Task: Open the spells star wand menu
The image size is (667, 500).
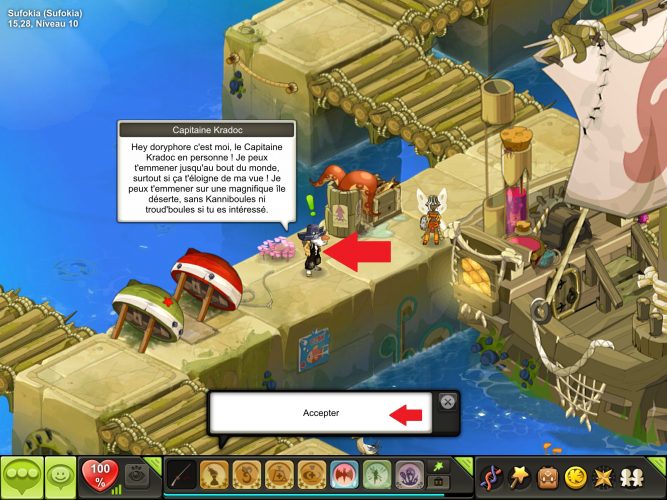Action: [520, 476]
